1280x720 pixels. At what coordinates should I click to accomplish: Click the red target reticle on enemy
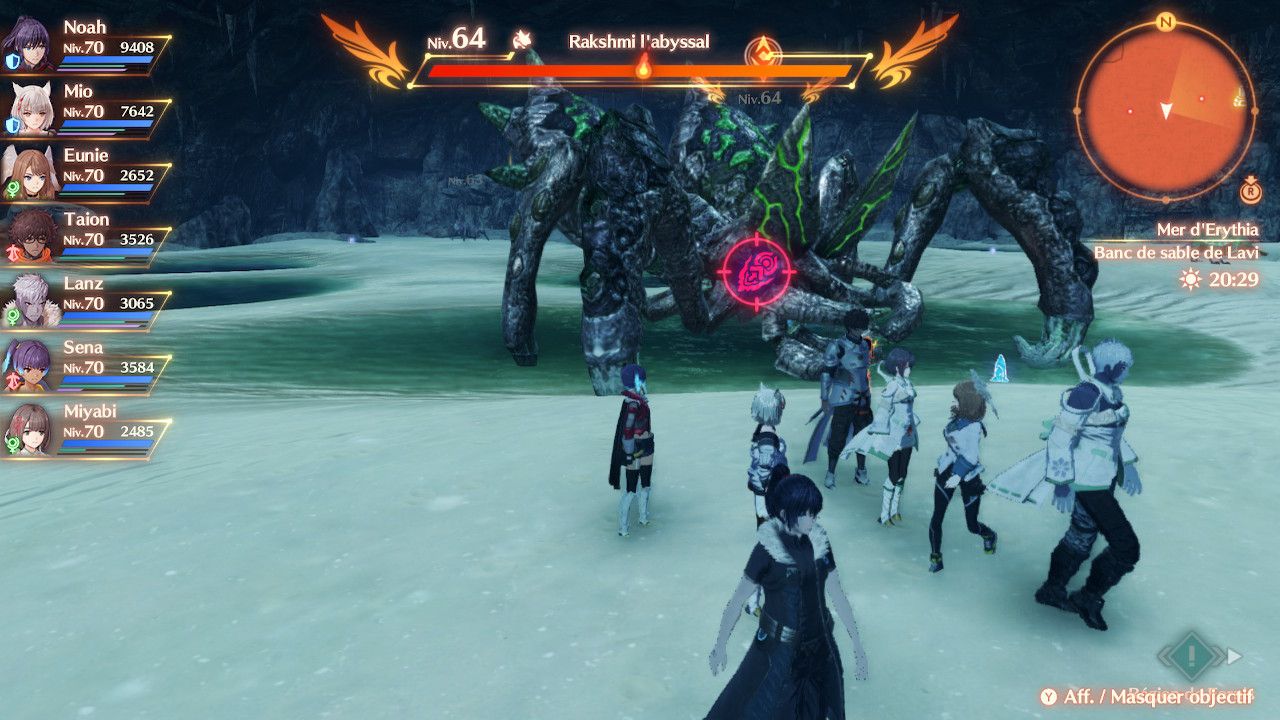[x=756, y=271]
